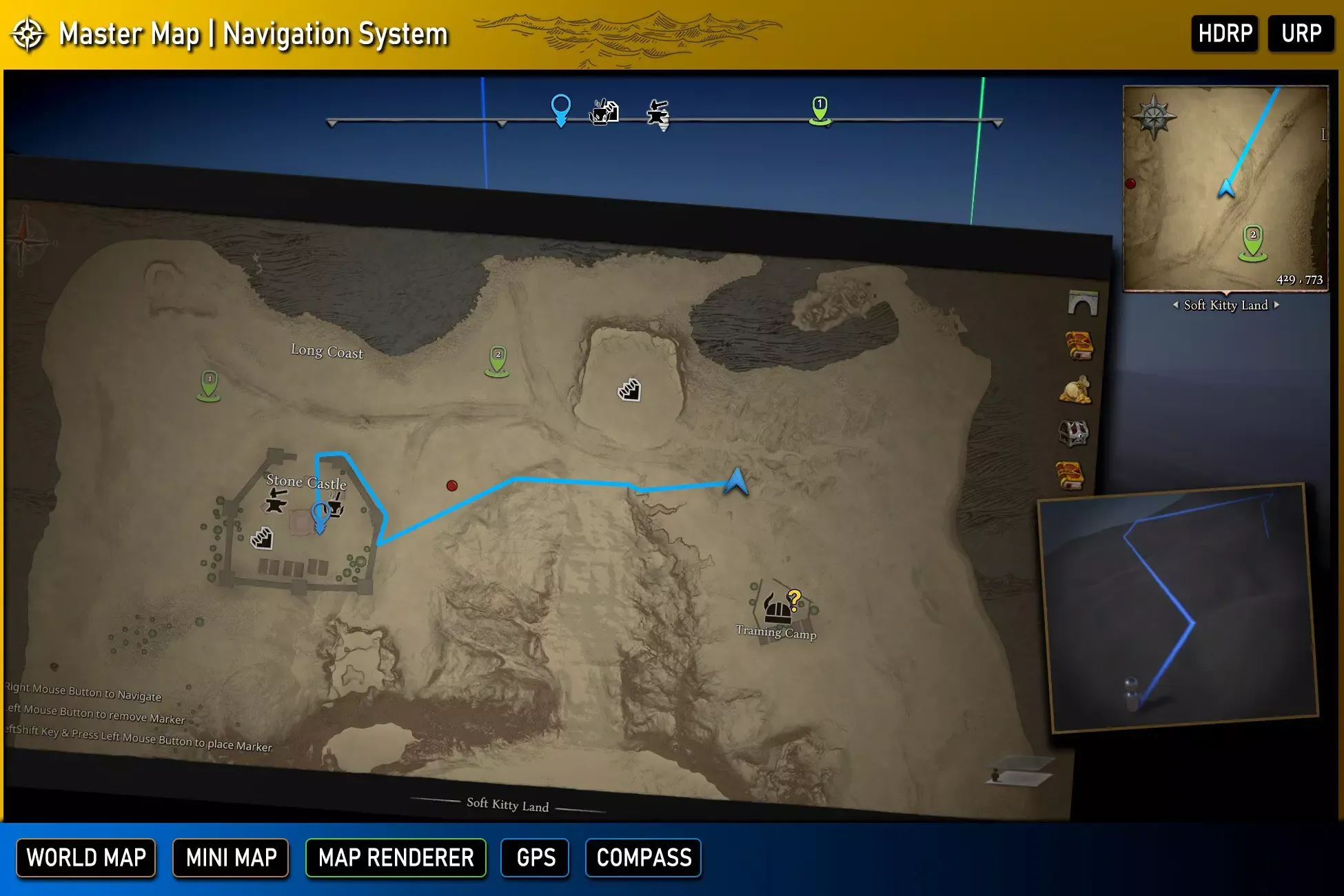Select green marker 2 on the minimap
The image size is (1344, 896).
click(1253, 243)
